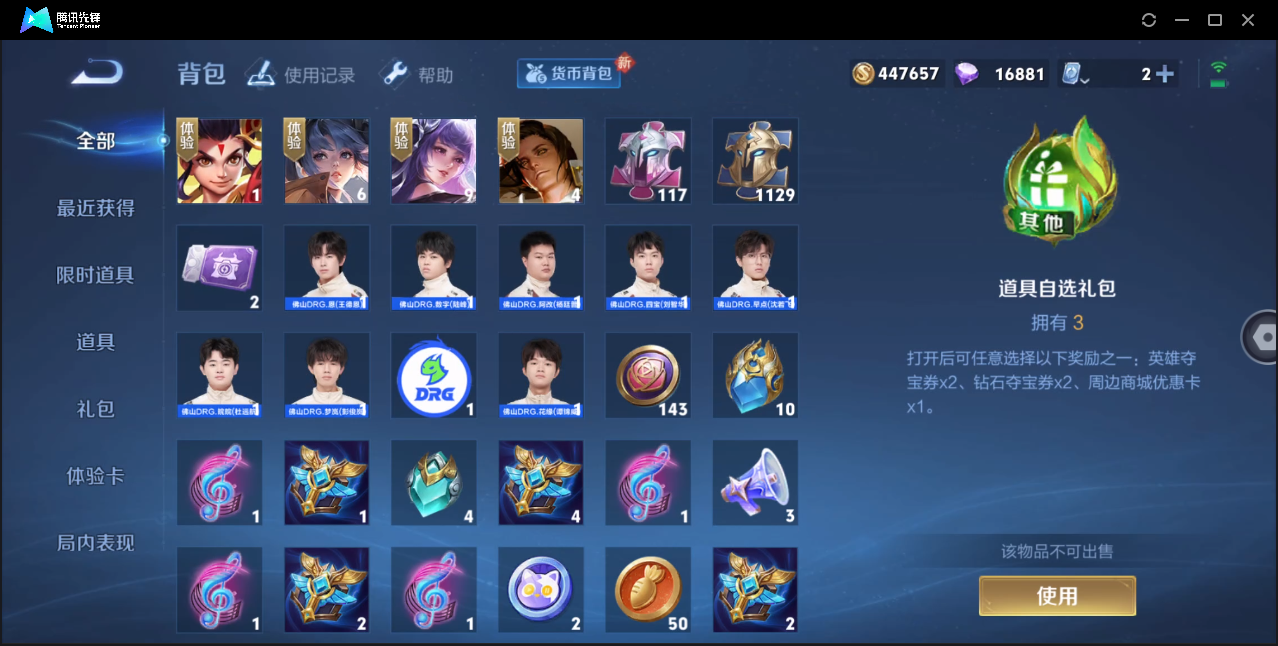Select the DRG team logo item
The image size is (1278, 646).
[x=434, y=376]
